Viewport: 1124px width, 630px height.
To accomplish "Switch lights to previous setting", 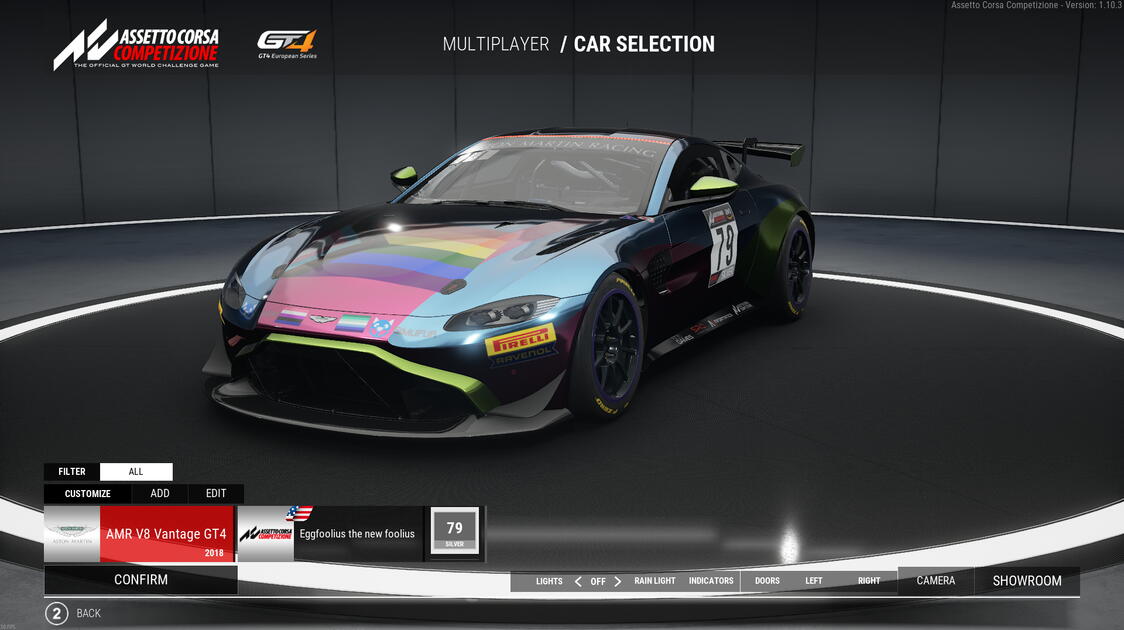I will point(578,581).
